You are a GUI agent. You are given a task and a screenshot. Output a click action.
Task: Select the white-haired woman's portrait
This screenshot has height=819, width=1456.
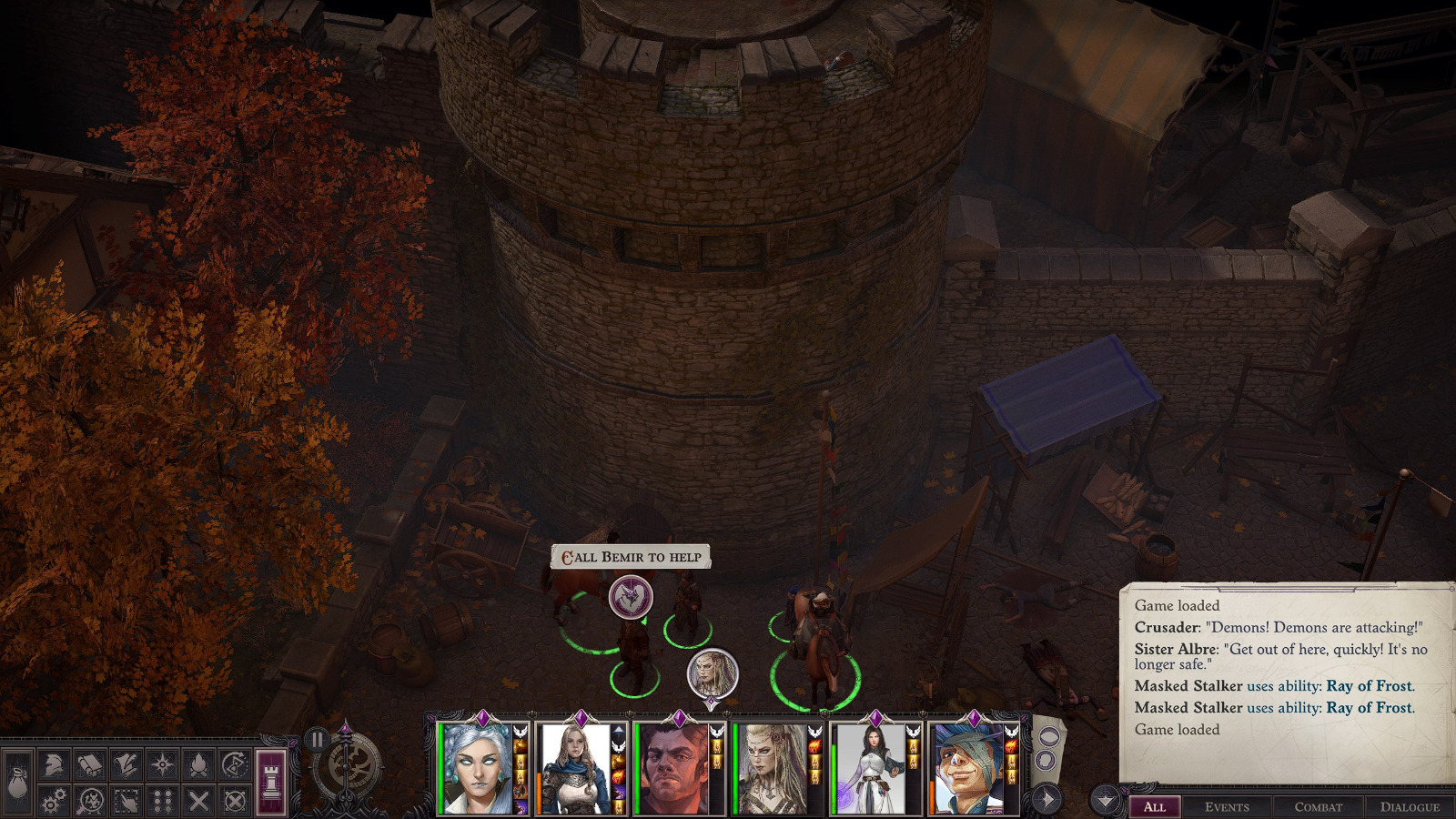click(476, 770)
